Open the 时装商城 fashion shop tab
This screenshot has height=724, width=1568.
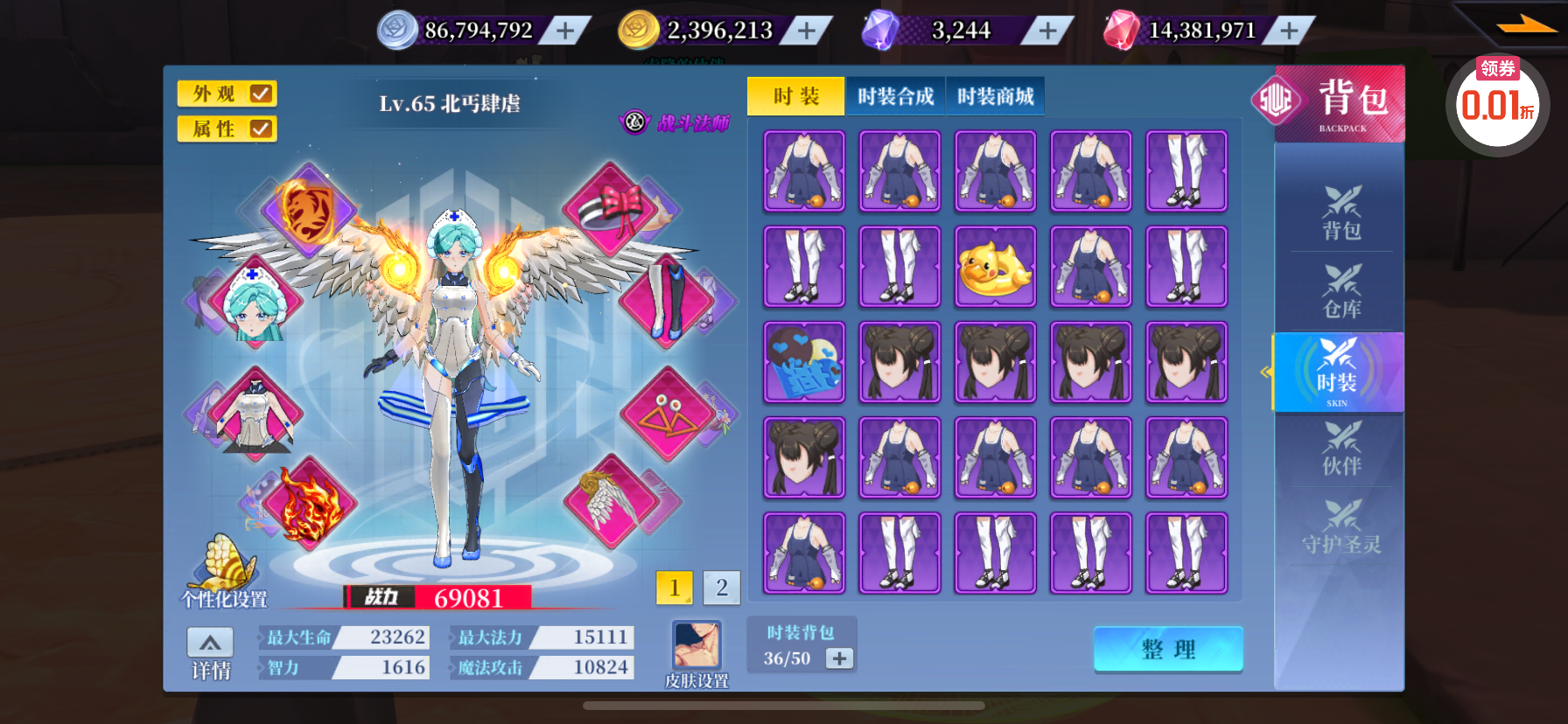[995, 96]
